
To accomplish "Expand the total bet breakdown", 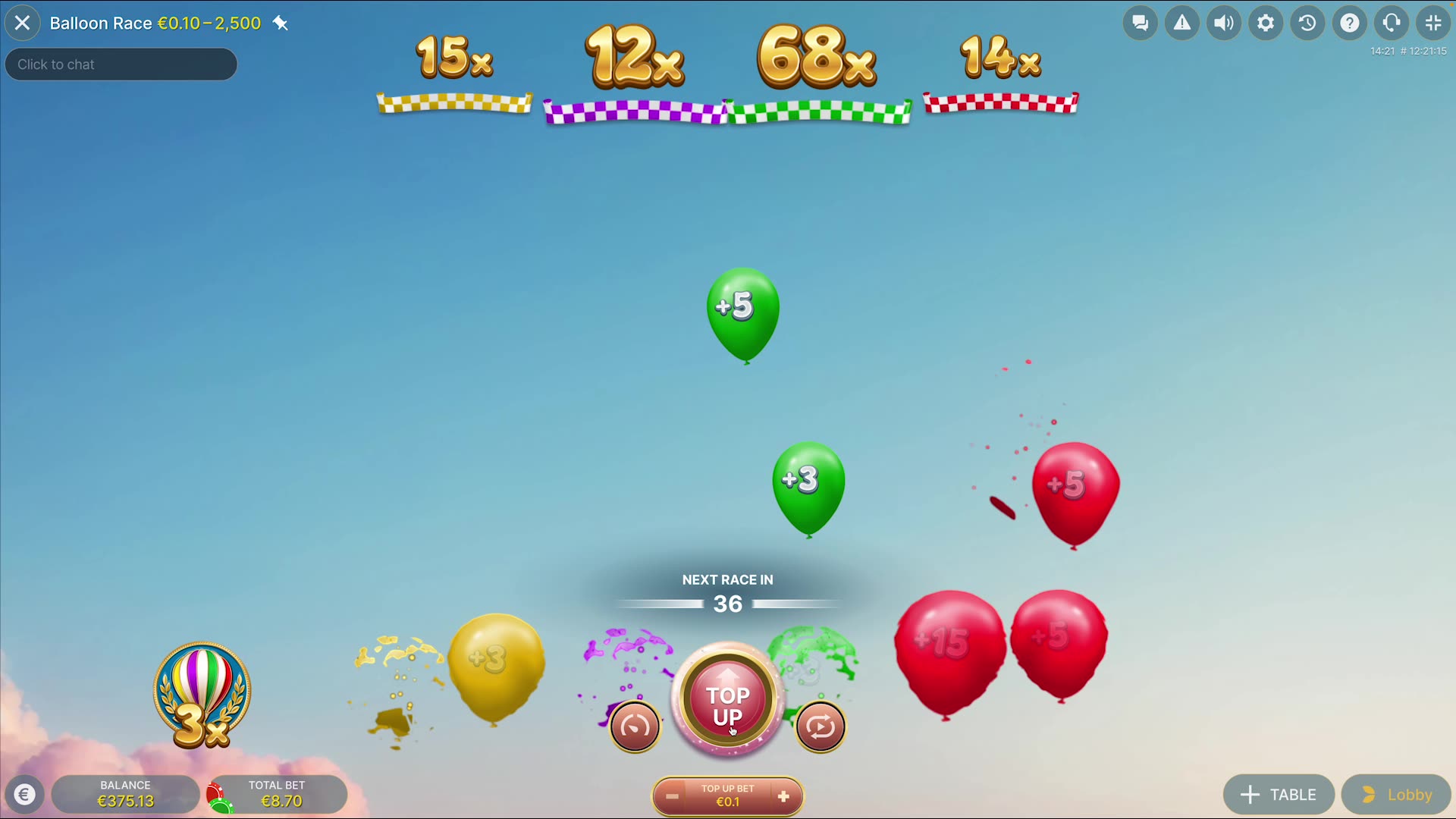I will [277, 793].
